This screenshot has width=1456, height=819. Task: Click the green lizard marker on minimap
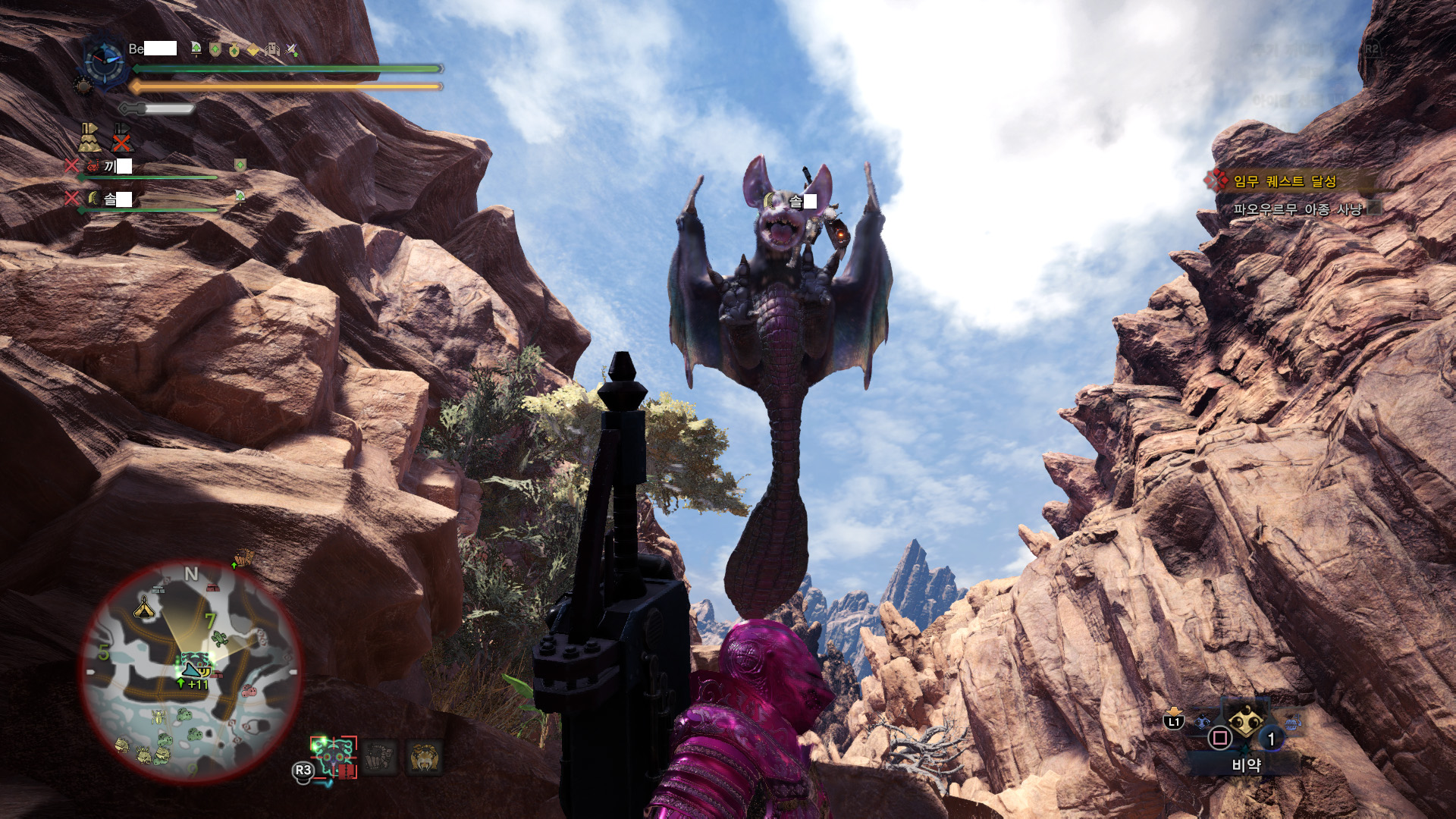point(219,639)
